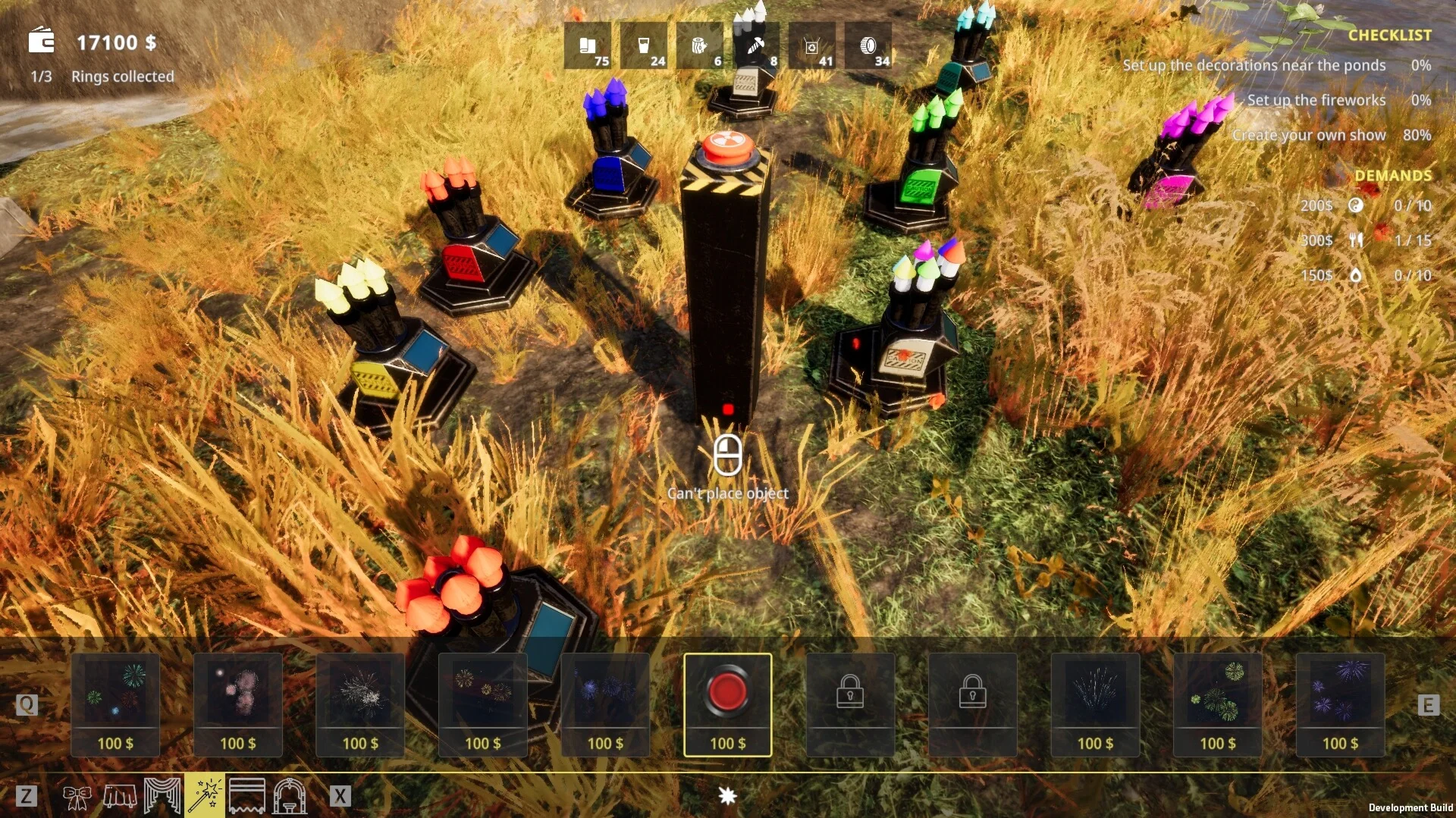Pick the white sparkle fireworks item
Viewport: 1456px width, 818px height.
click(360, 704)
